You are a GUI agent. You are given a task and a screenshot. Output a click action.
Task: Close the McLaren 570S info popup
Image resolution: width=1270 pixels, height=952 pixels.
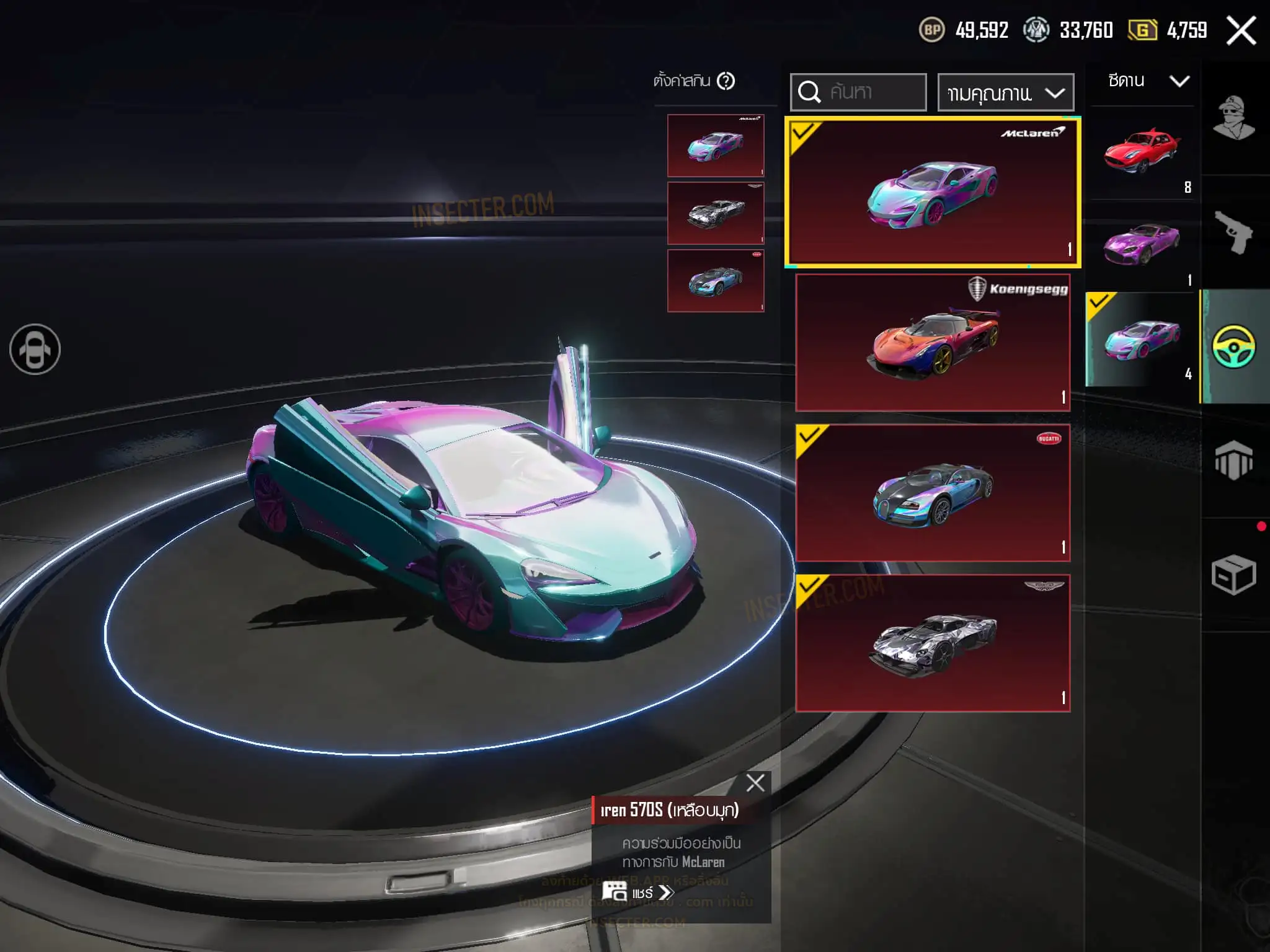pos(755,783)
